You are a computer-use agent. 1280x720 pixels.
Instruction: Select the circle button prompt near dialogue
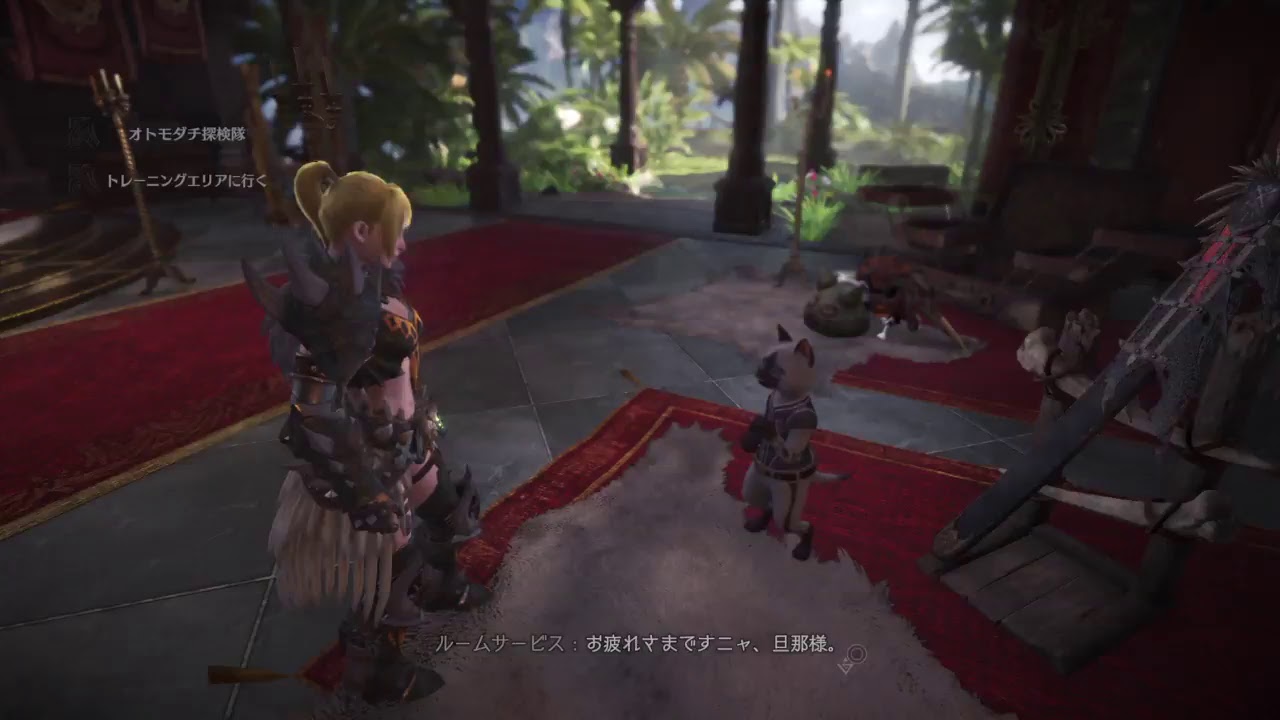point(858,655)
